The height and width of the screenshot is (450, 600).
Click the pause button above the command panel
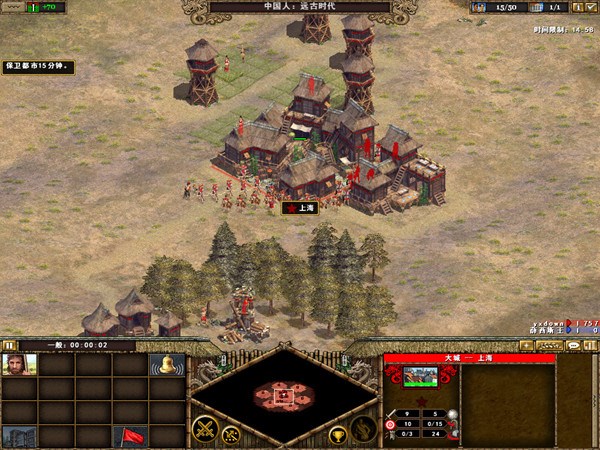pyautogui.click(x=10, y=345)
